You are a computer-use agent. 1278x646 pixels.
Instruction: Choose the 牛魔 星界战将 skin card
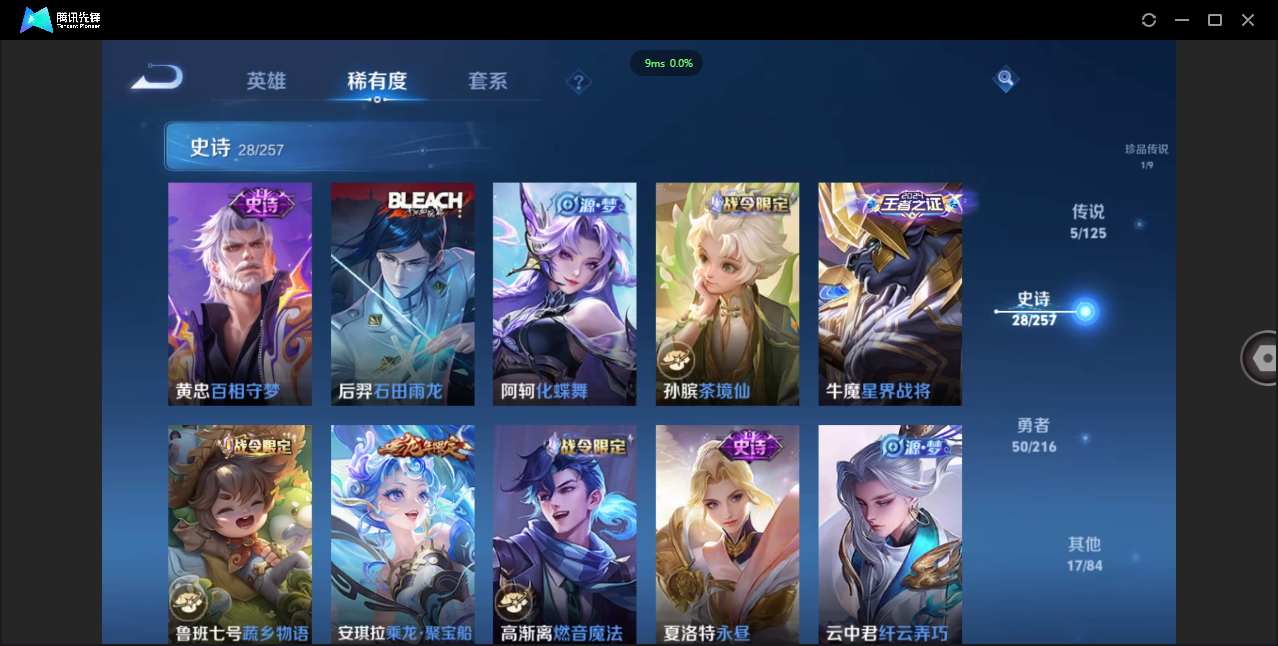coord(890,293)
